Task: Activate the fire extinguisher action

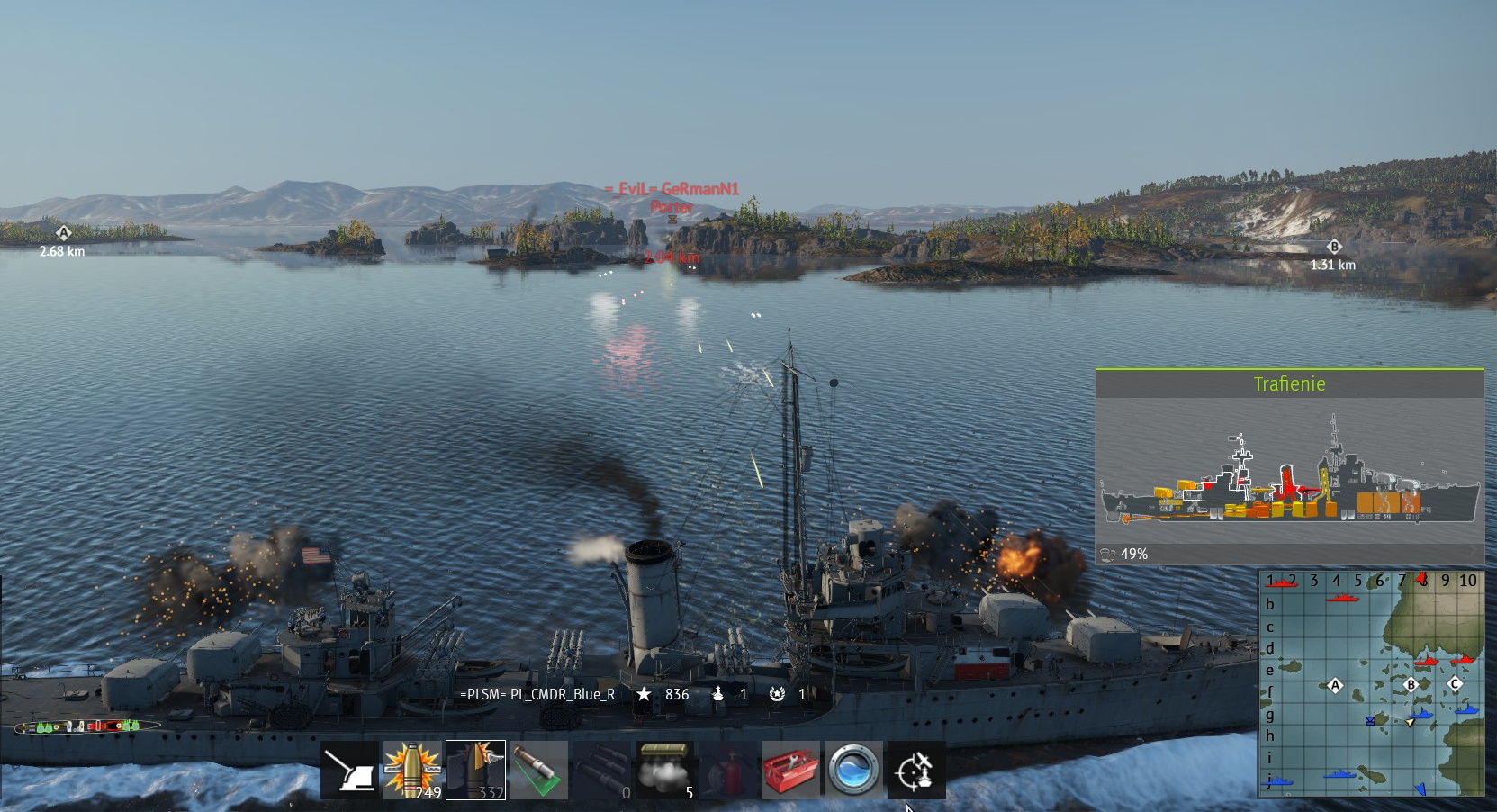Action: tap(727, 771)
